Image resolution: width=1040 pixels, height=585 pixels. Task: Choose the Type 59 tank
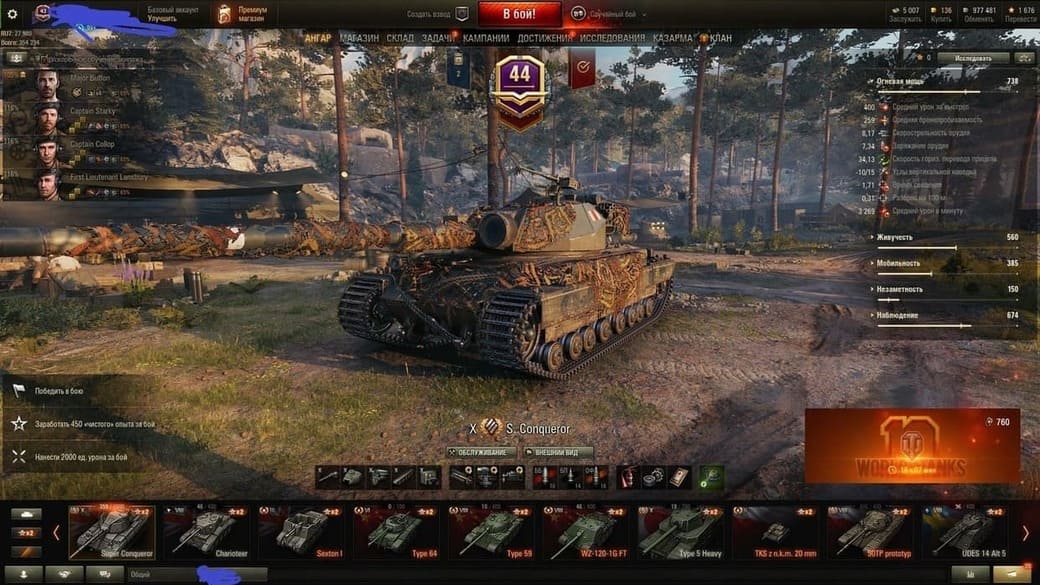tap(488, 530)
